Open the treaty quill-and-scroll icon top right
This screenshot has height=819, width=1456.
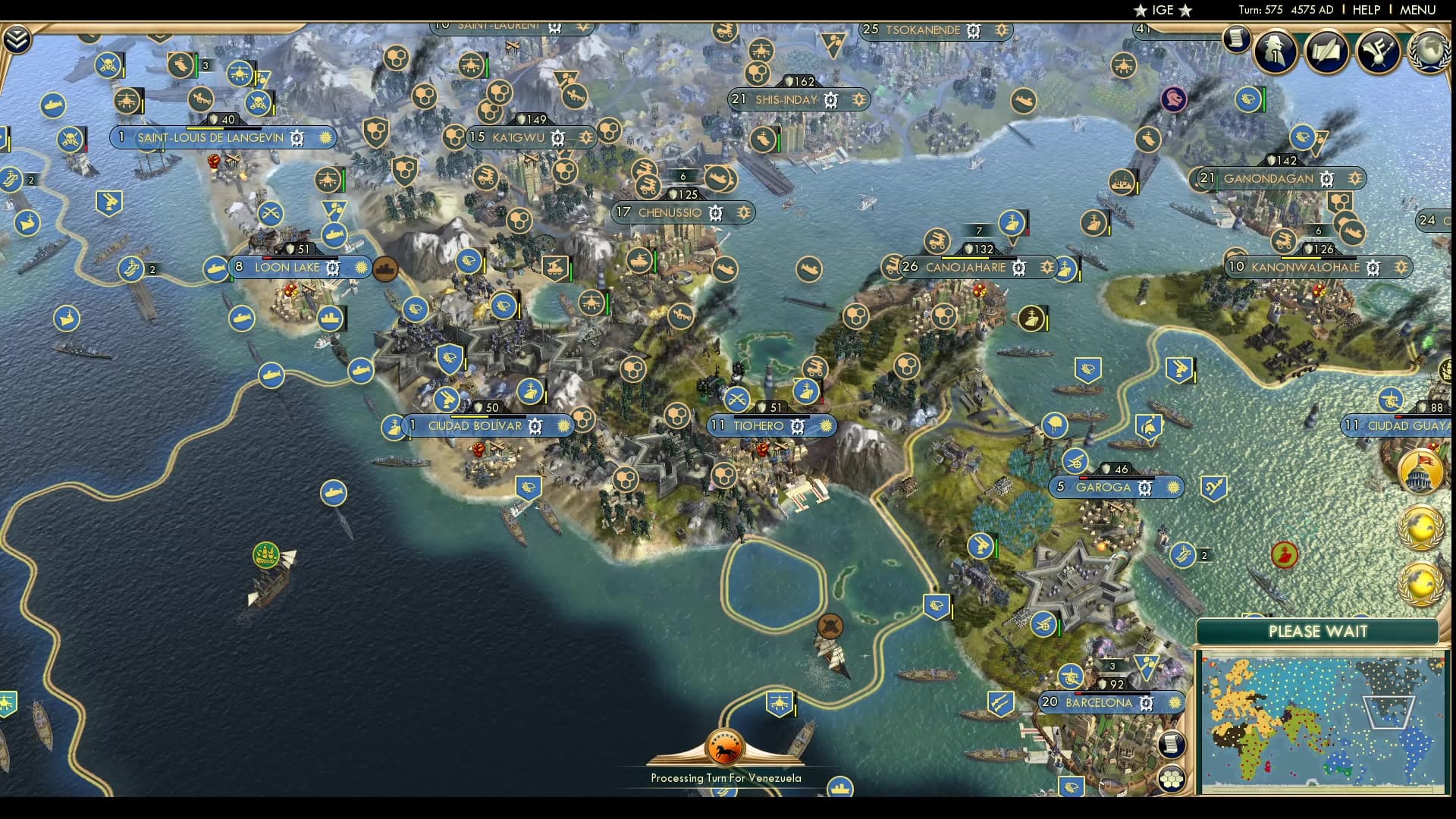pos(1327,52)
